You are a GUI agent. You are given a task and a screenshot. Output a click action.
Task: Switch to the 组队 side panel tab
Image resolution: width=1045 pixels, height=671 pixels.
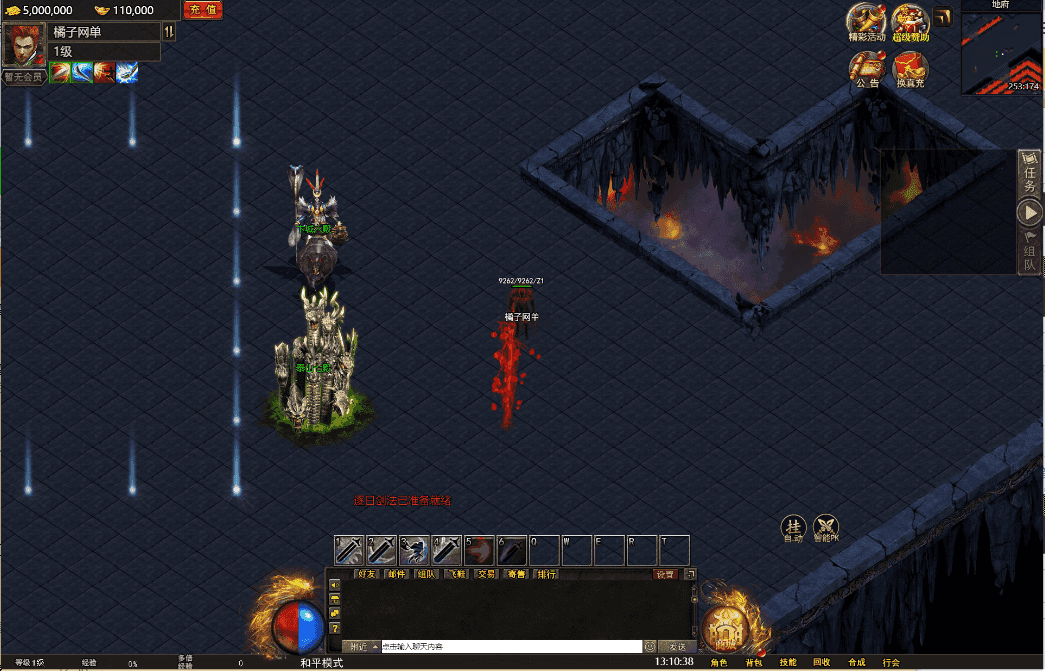click(x=1030, y=249)
